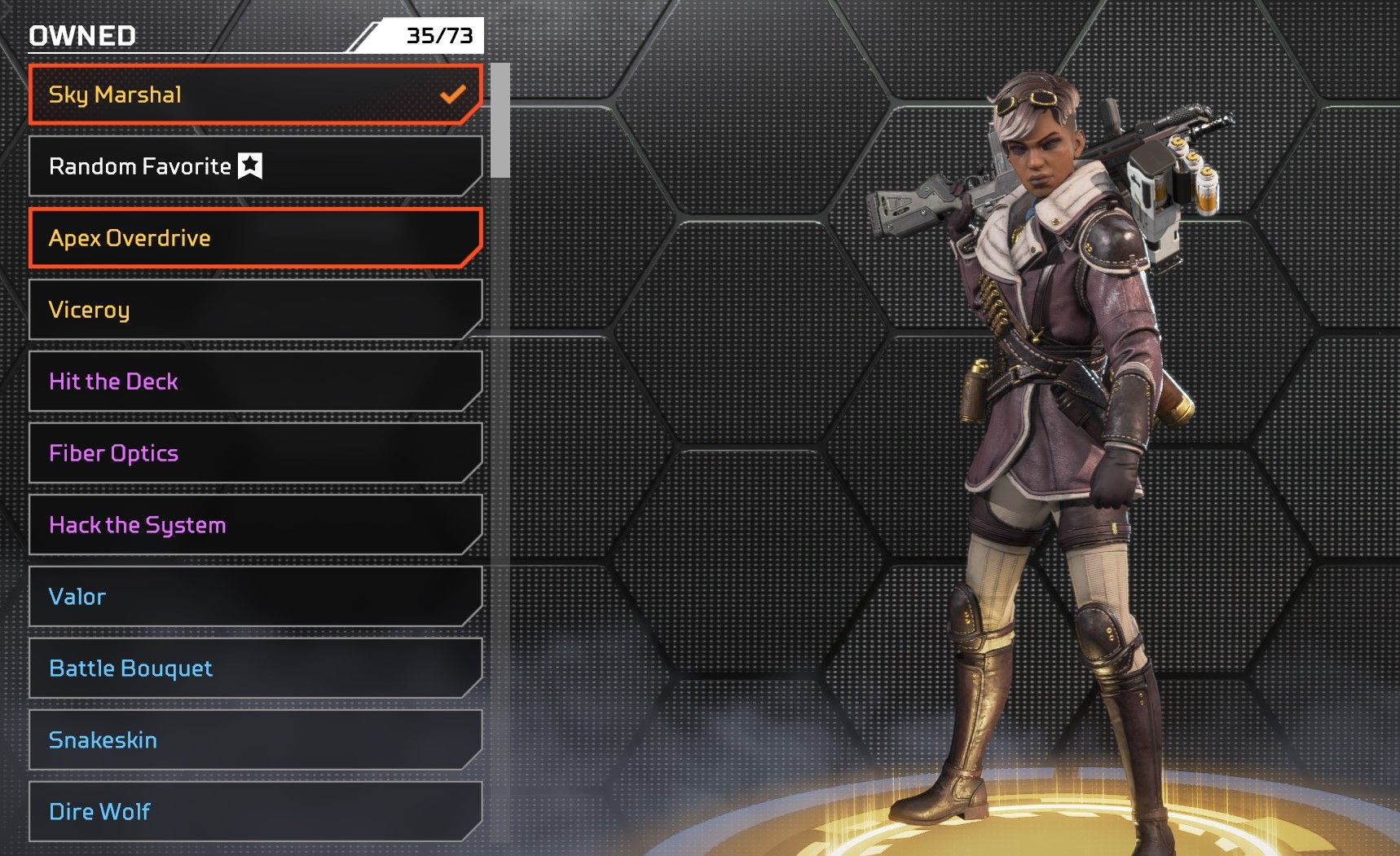
Task: Select the Dire Wolf skin
Action: pyautogui.click(x=254, y=812)
